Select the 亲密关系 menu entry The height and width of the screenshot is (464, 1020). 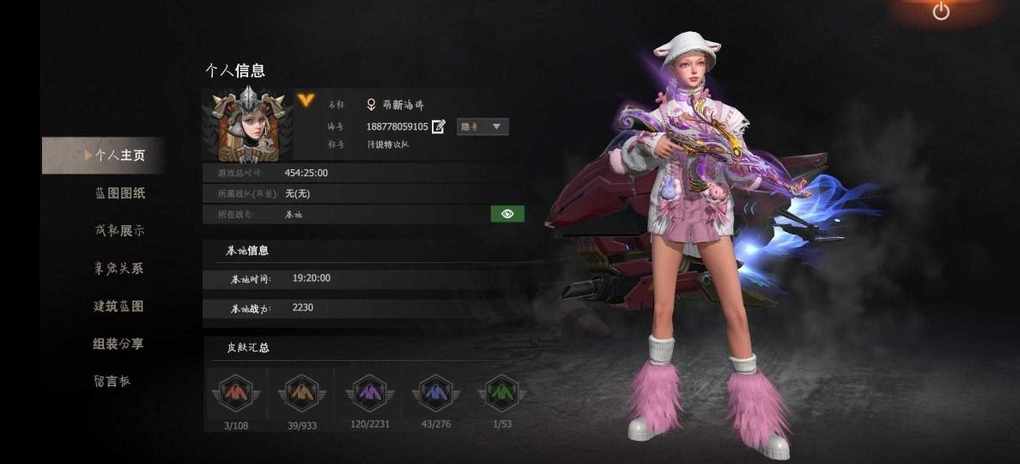coord(118,268)
